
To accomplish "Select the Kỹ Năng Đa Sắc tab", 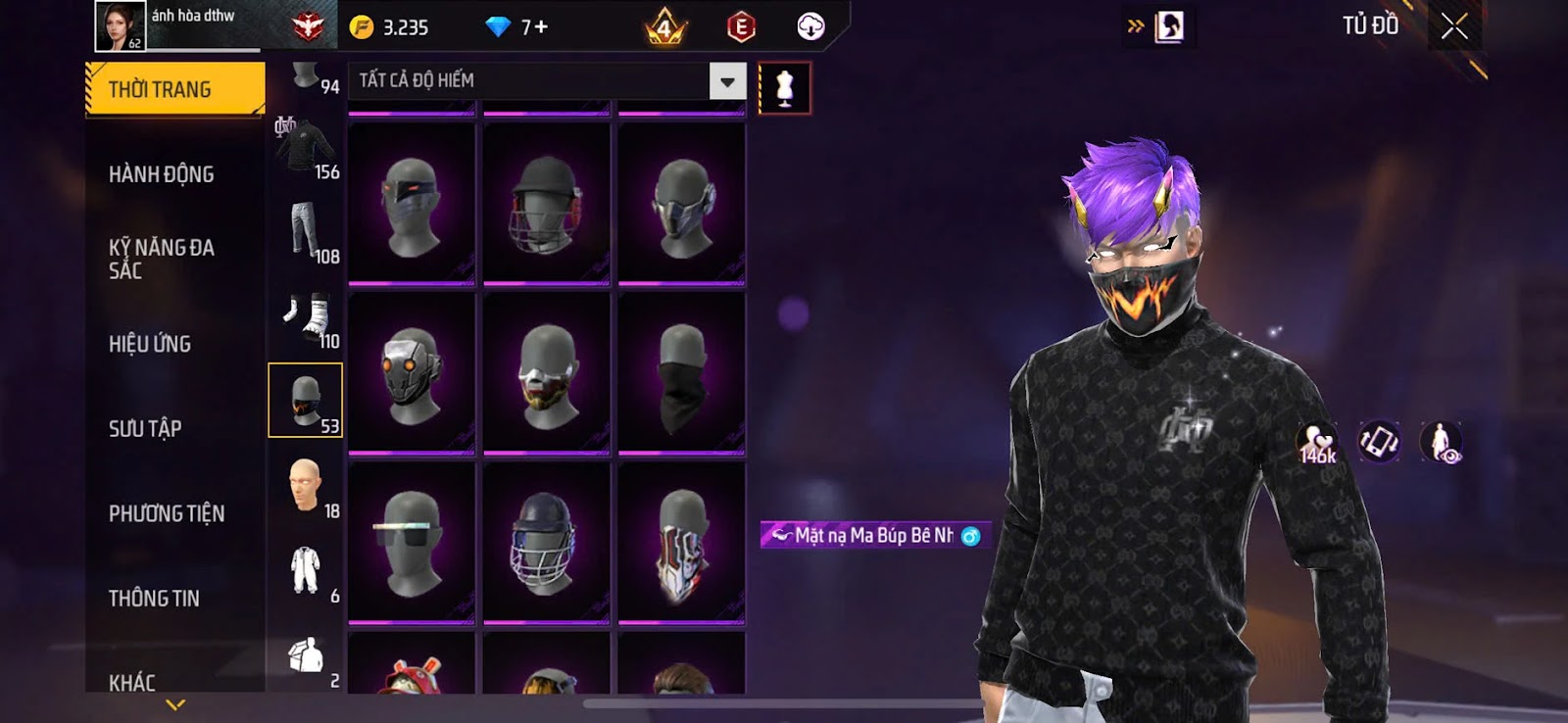I will pos(162,259).
